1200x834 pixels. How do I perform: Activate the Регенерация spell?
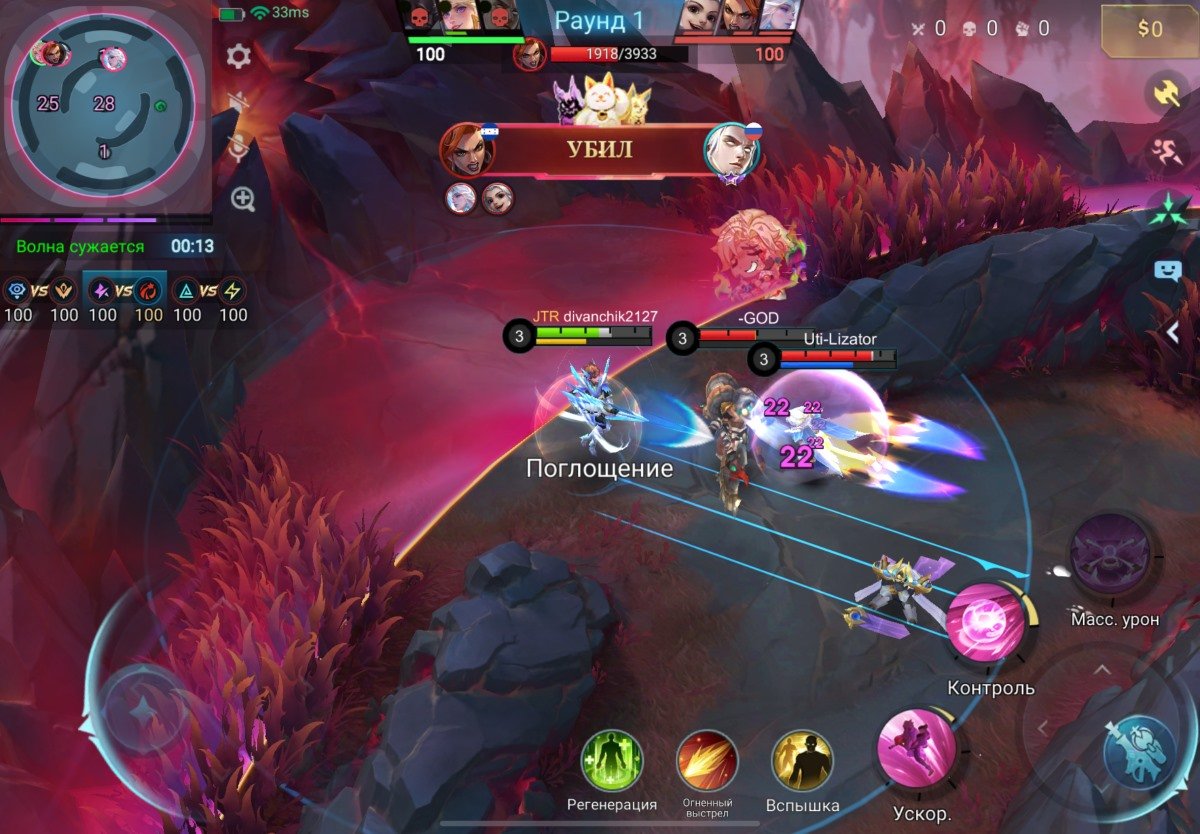pos(611,761)
